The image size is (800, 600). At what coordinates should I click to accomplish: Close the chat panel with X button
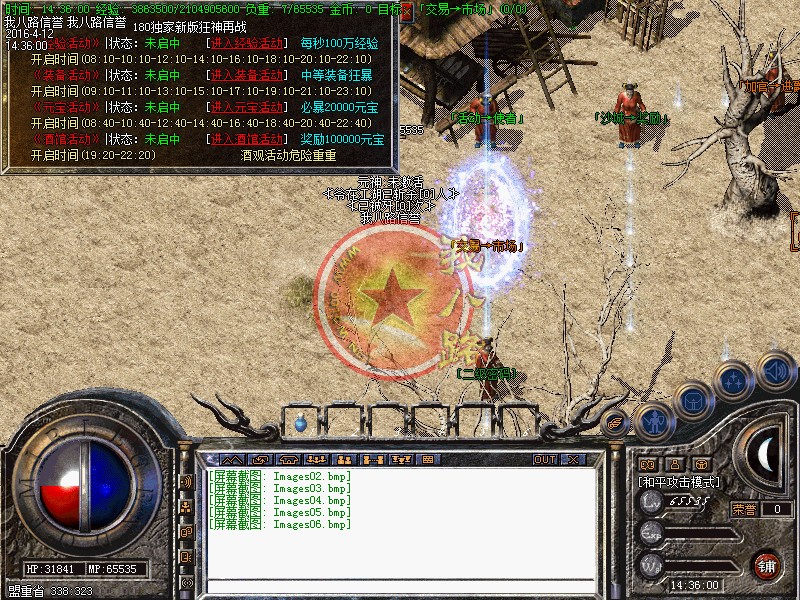(x=573, y=459)
